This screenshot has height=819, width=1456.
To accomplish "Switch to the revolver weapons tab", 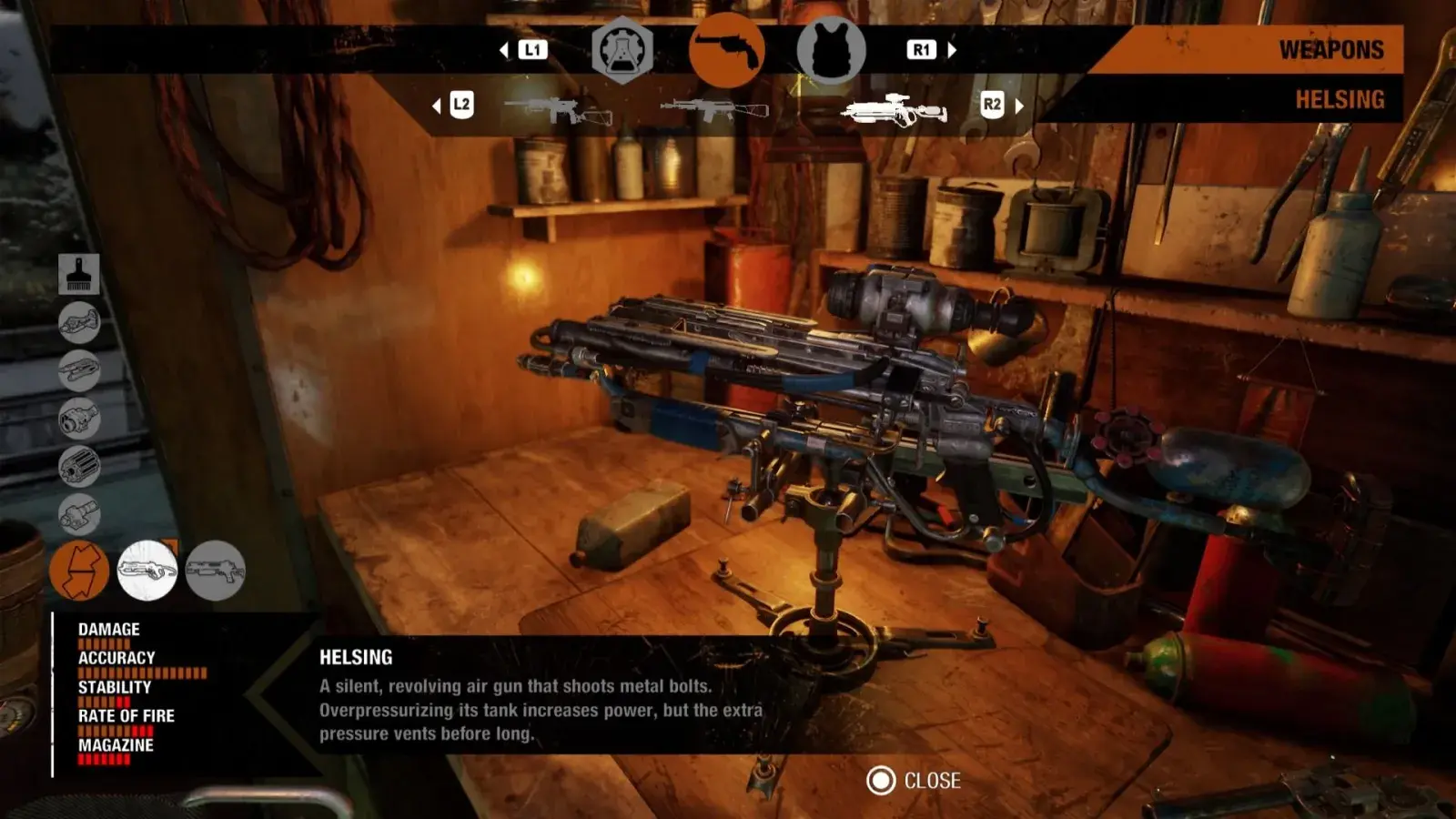I will (726, 51).
